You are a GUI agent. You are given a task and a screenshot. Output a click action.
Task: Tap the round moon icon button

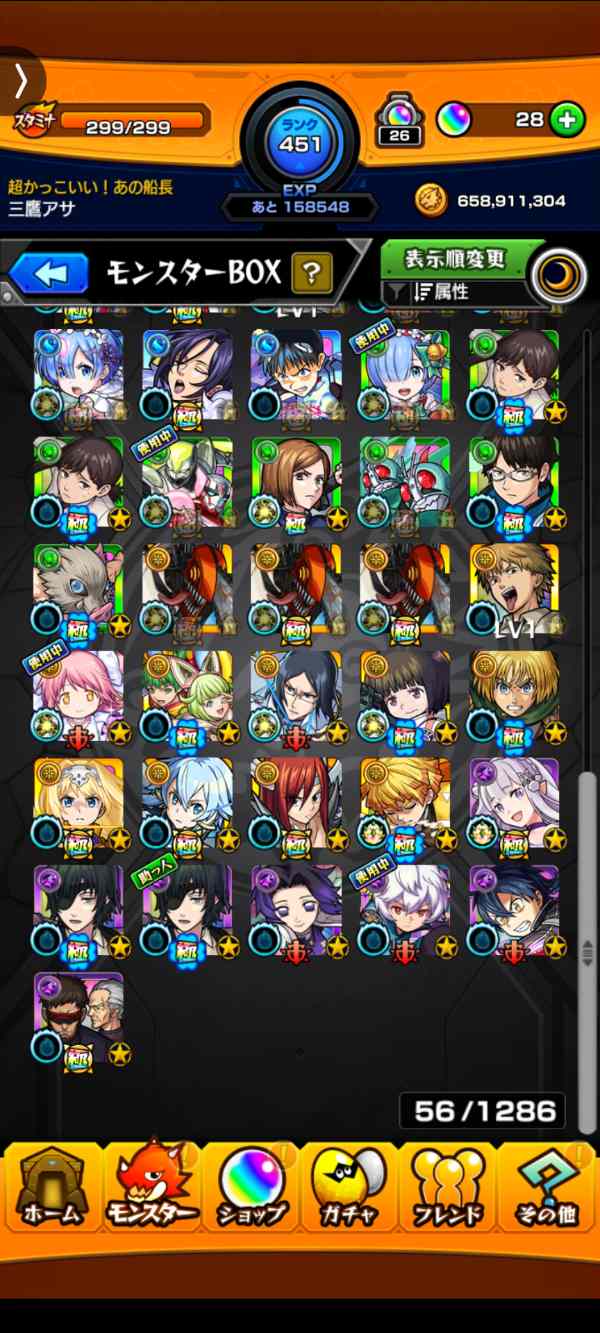(558, 276)
